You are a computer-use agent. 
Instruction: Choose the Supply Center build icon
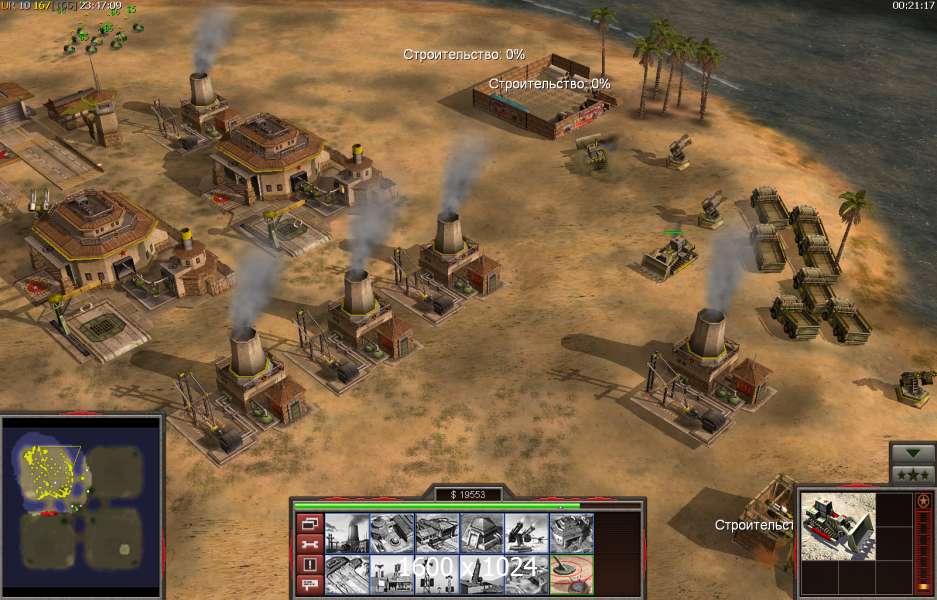pyautogui.click(x=437, y=532)
